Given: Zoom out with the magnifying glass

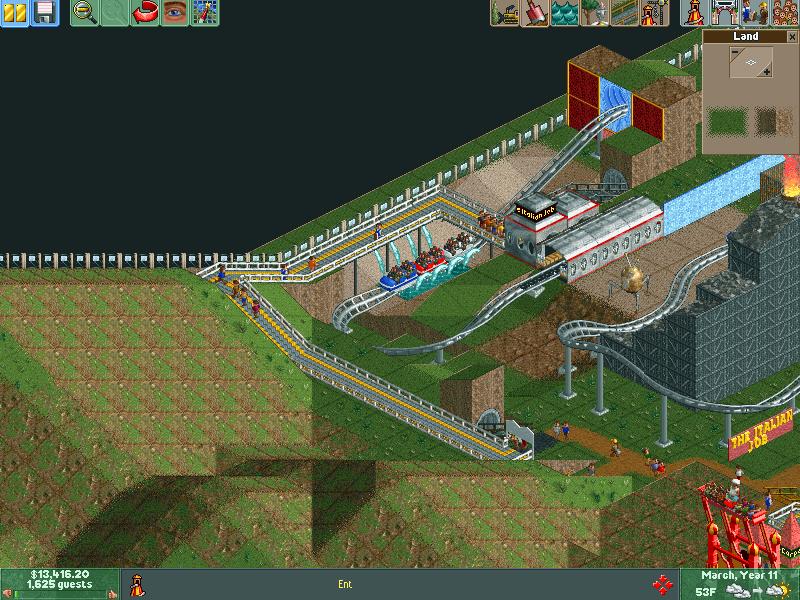Looking at the screenshot, I should 85,13.
